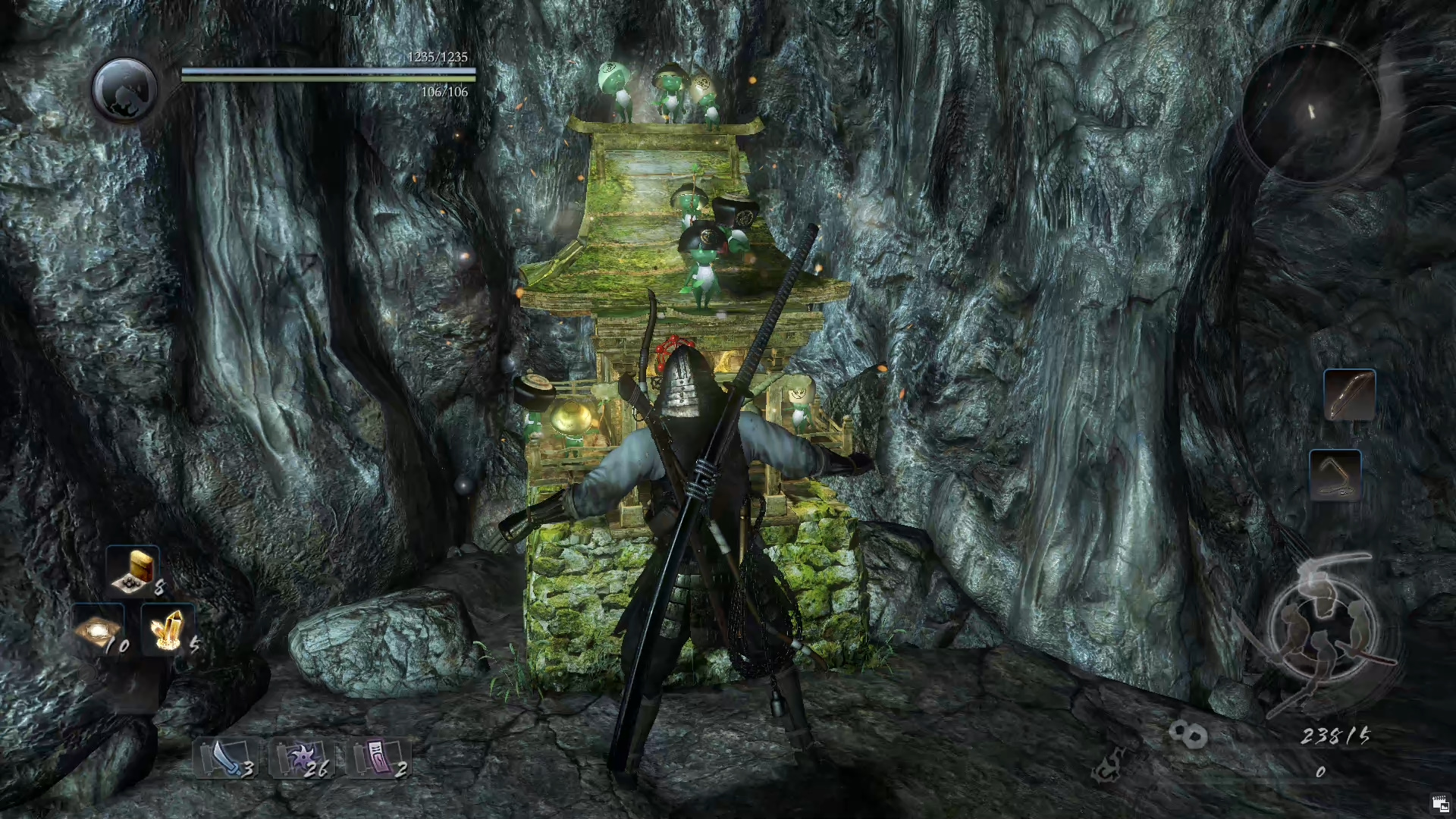Select the kunai blade scroll slot
The height and width of the screenshot is (819, 1456).
tap(225, 758)
